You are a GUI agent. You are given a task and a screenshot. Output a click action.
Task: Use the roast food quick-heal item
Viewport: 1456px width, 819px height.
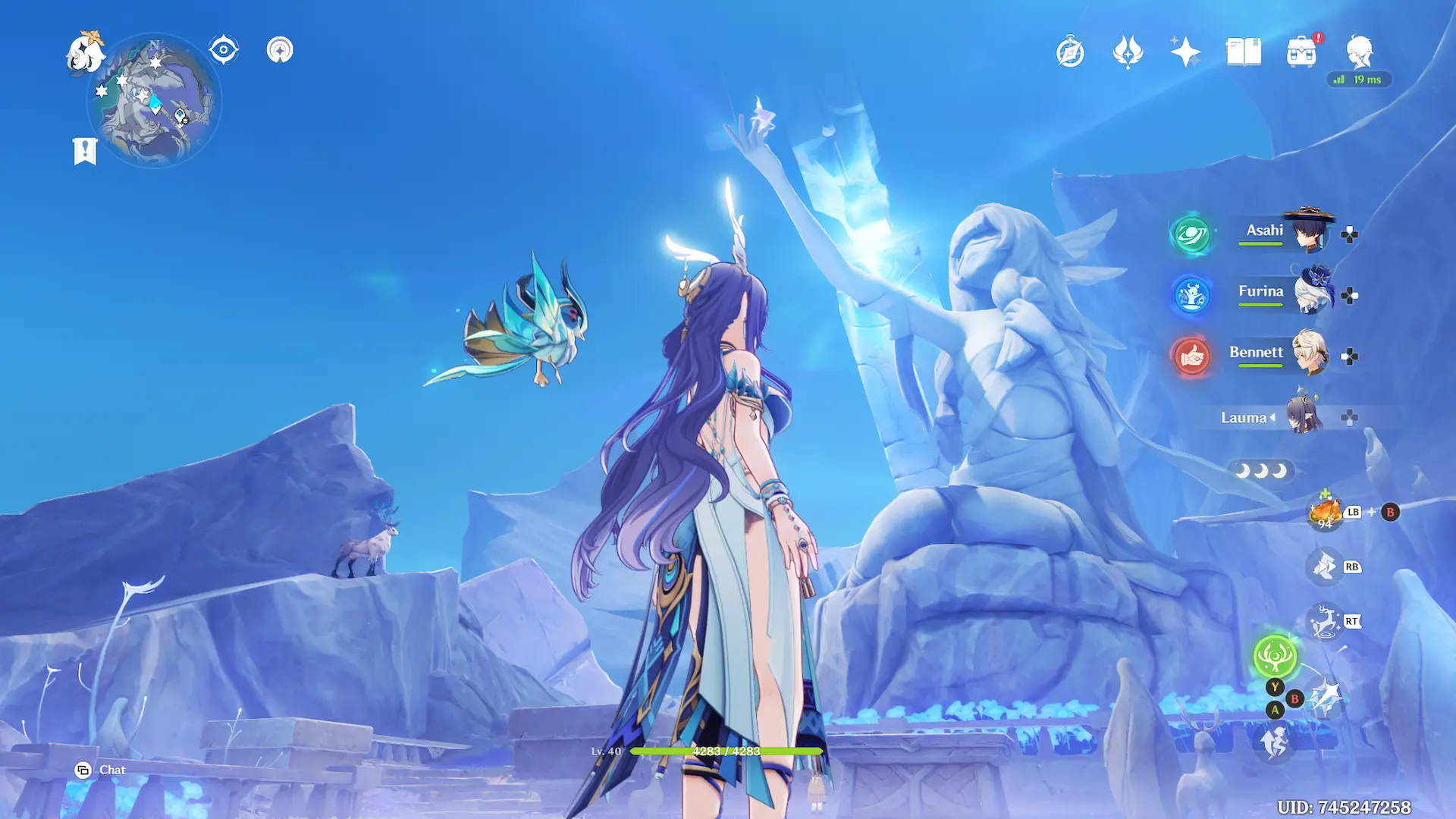[1325, 512]
